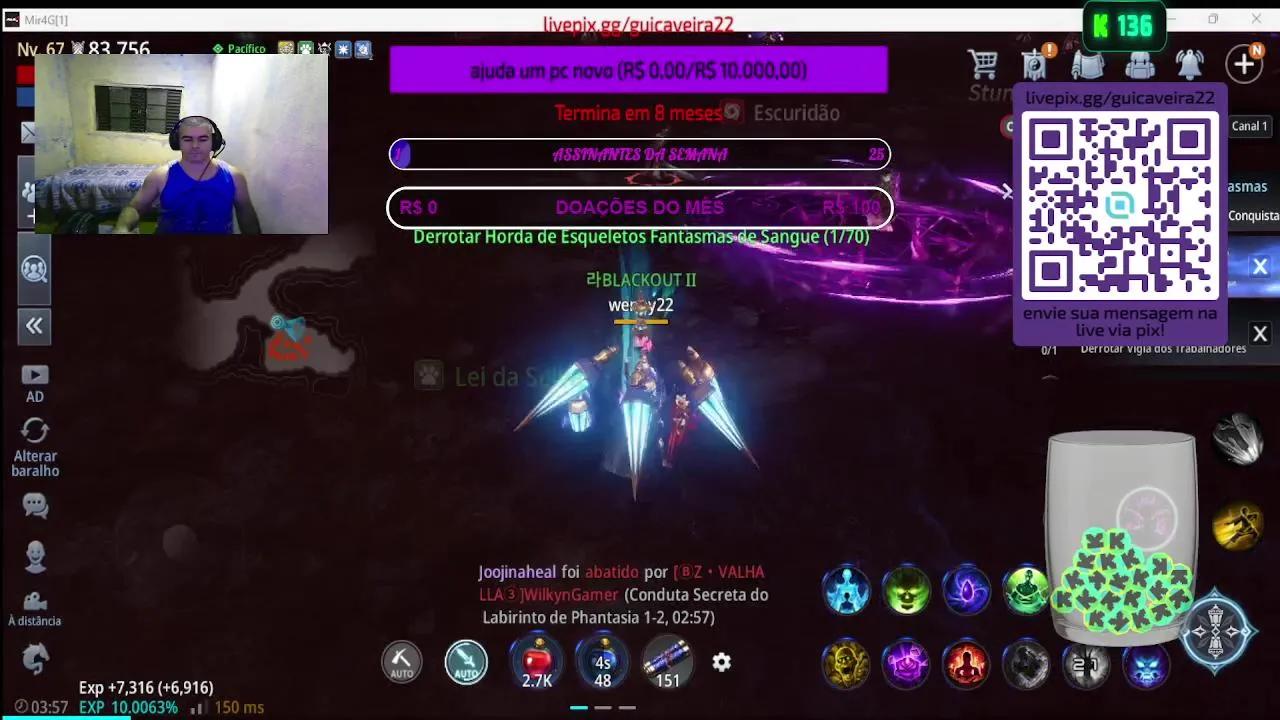The width and height of the screenshot is (1280, 720).
Task: Expand the player search icon panel
Action: point(34,270)
